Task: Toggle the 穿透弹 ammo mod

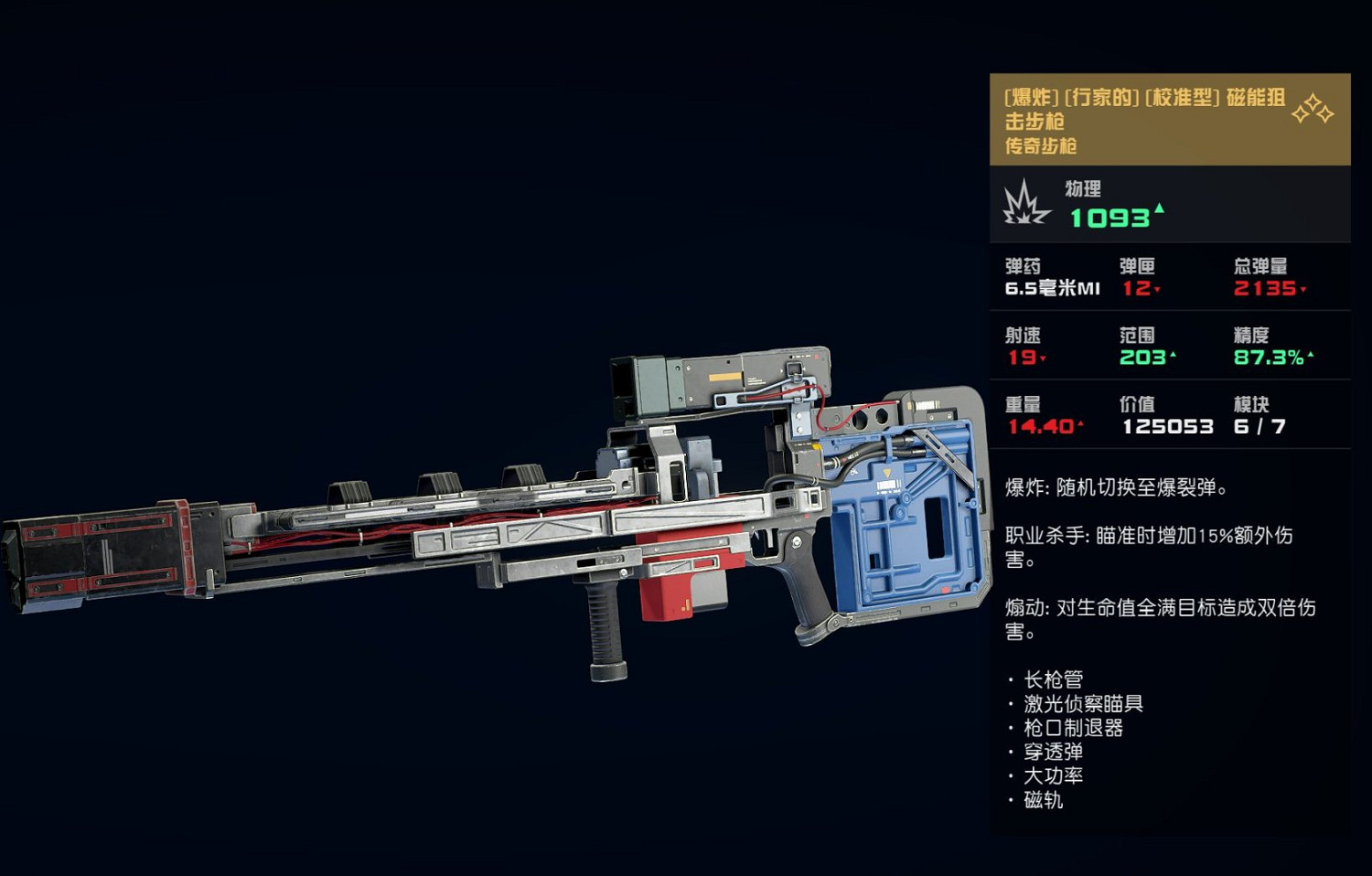Action: click(1054, 751)
